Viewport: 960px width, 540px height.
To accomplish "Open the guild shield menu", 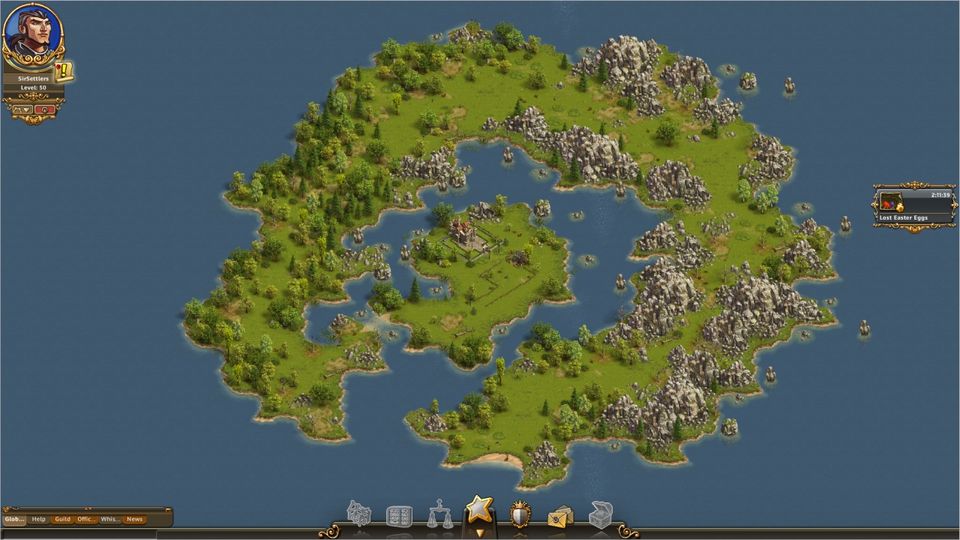I will coord(520,514).
